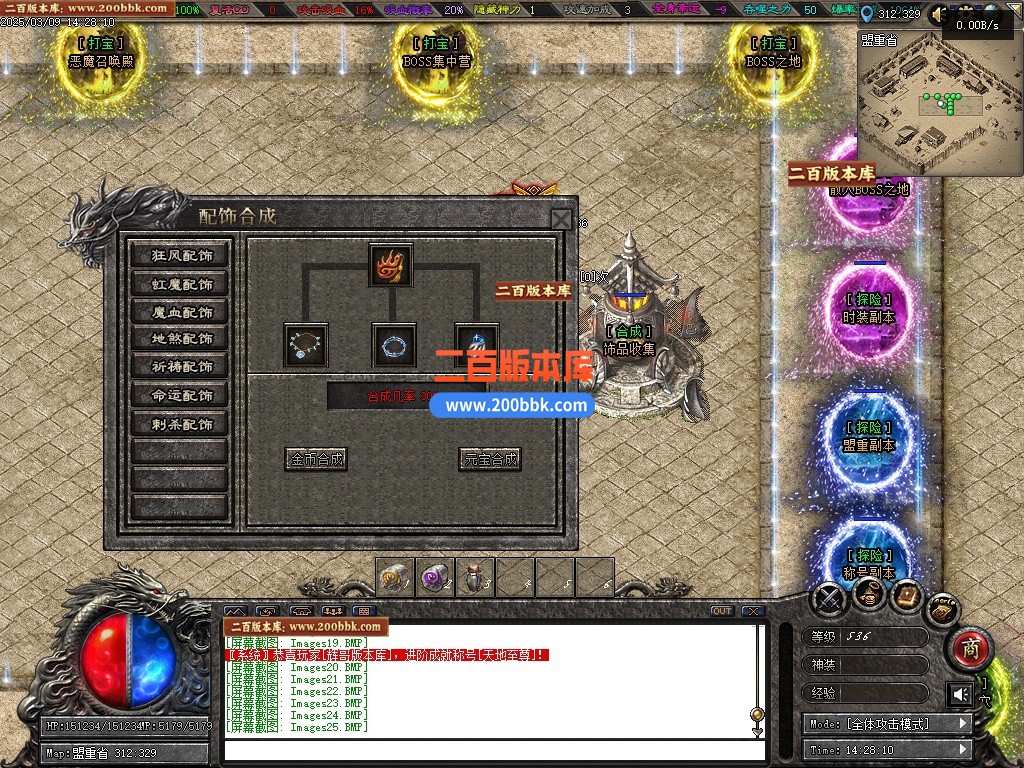Use the purple scroll in hotbar slot 2
The image size is (1024, 768).
tap(434, 577)
